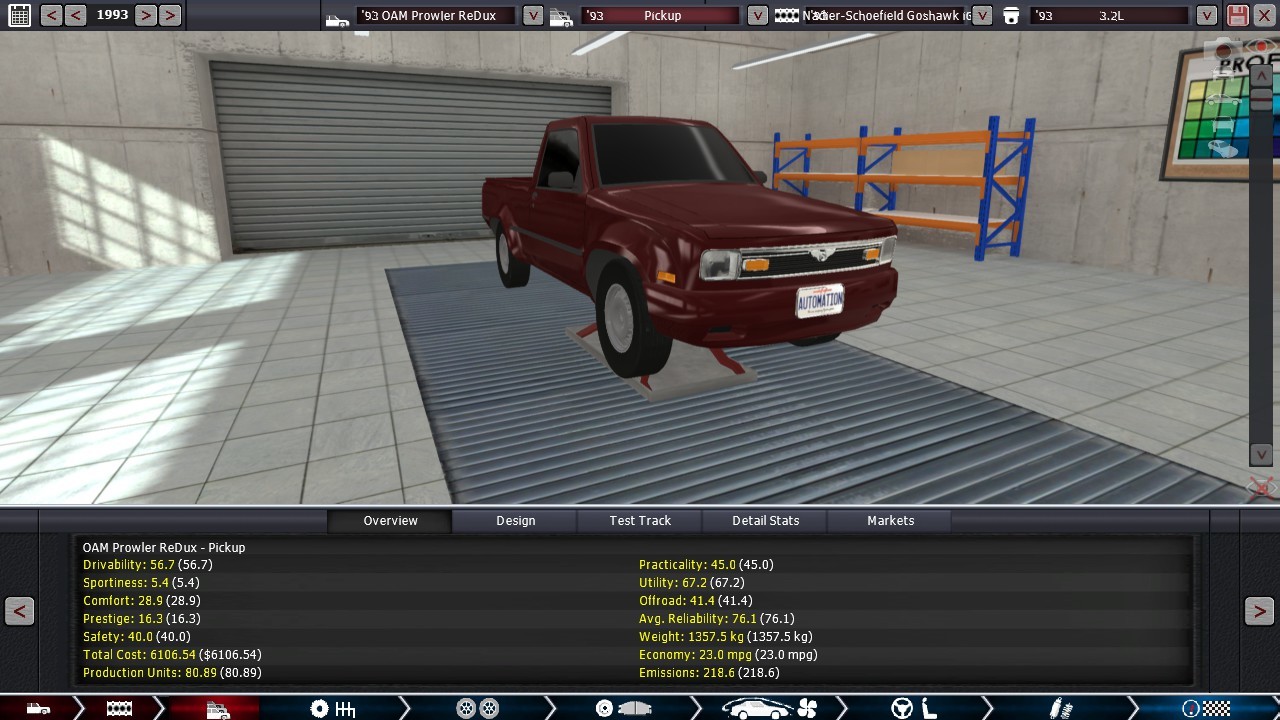Viewport: 1280px width, 720px height.
Task: Expand the Pickup trim dropdown
Action: [758, 15]
